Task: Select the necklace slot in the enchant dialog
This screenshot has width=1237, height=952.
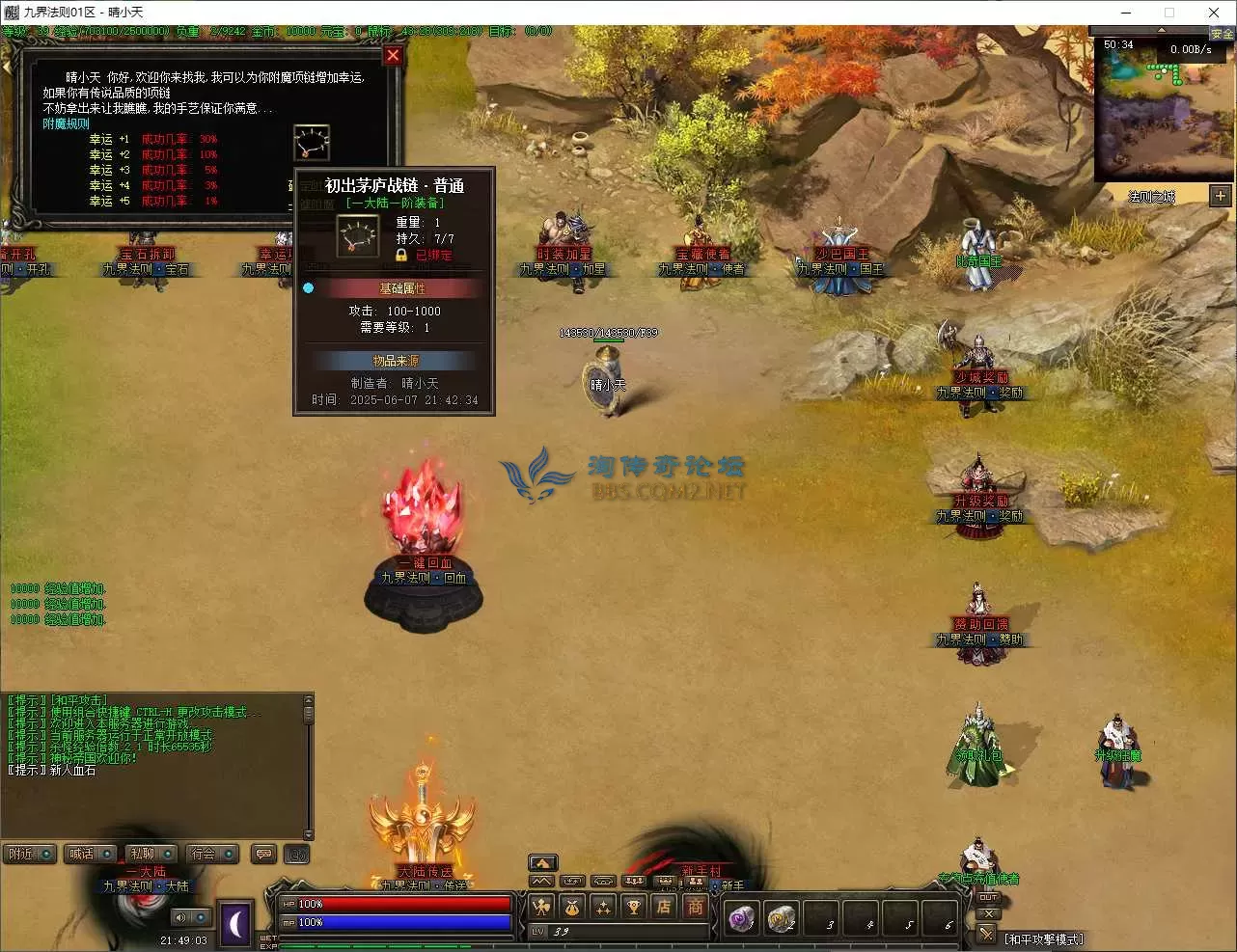Action: coord(312,143)
